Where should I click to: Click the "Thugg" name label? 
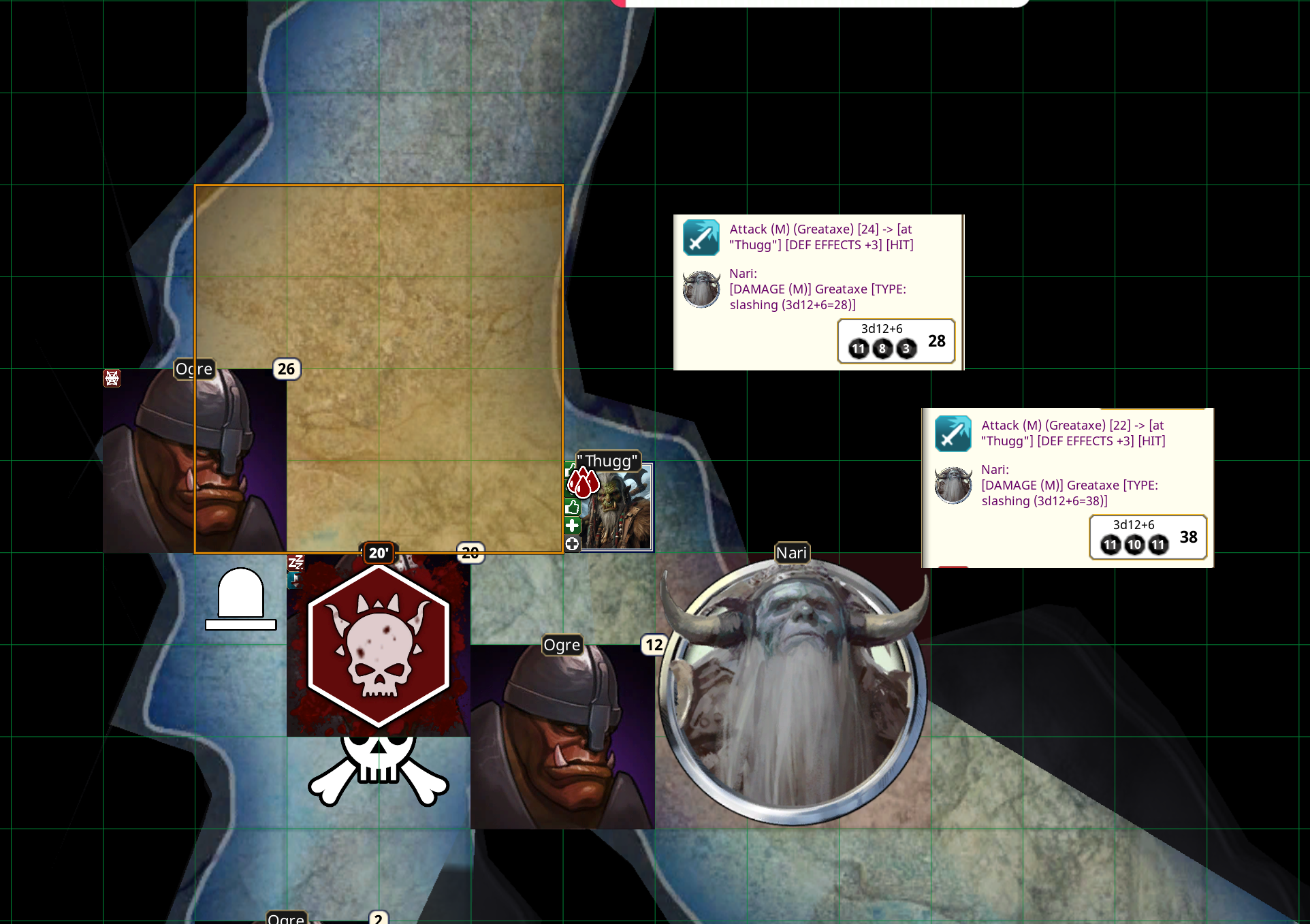607,462
